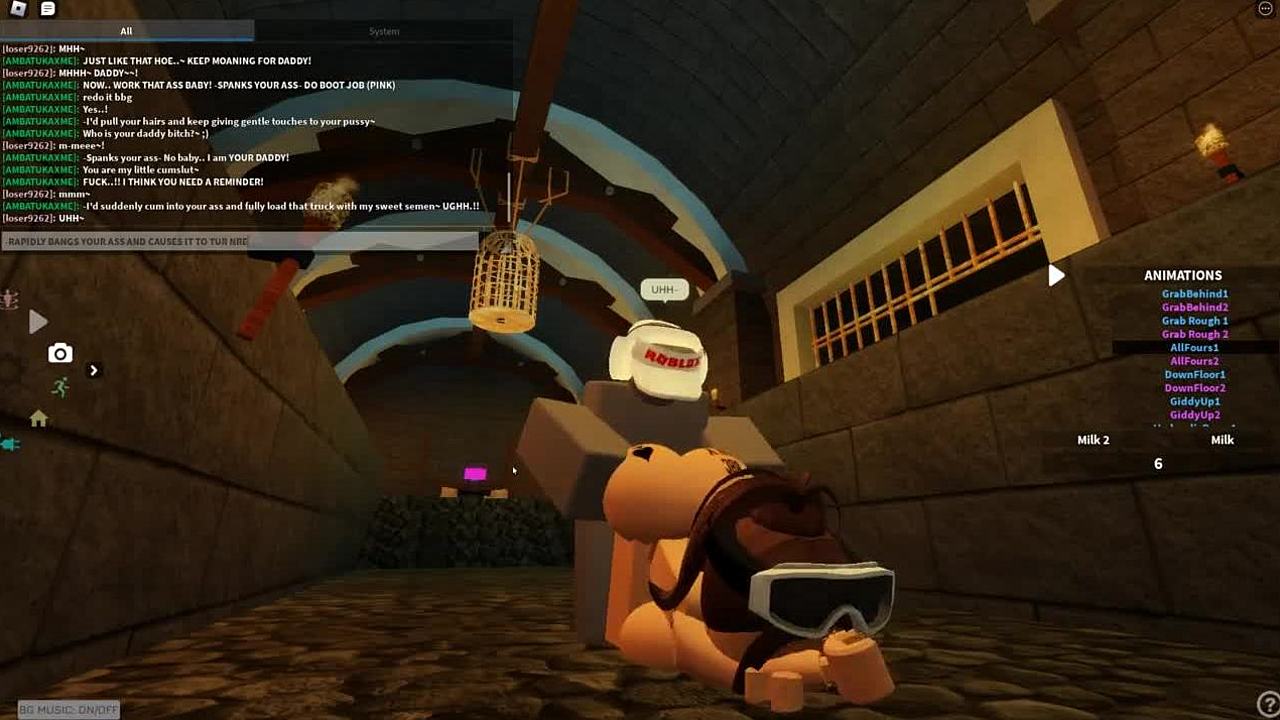Open the help question mark icon
The width and height of the screenshot is (1280, 720).
(x=1266, y=706)
